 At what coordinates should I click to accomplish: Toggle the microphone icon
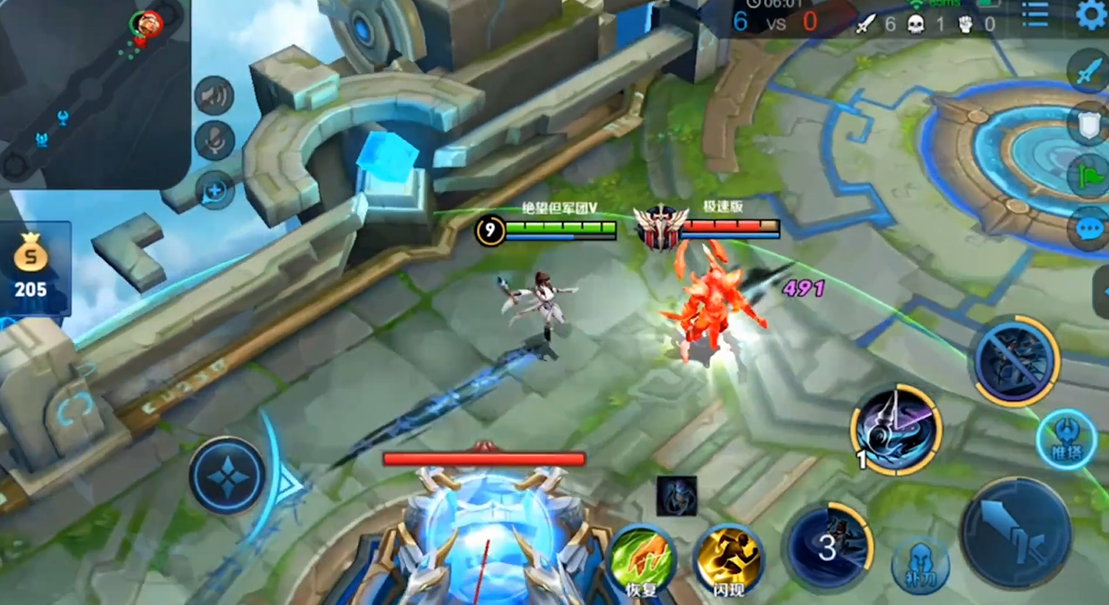pyautogui.click(x=214, y=141)
